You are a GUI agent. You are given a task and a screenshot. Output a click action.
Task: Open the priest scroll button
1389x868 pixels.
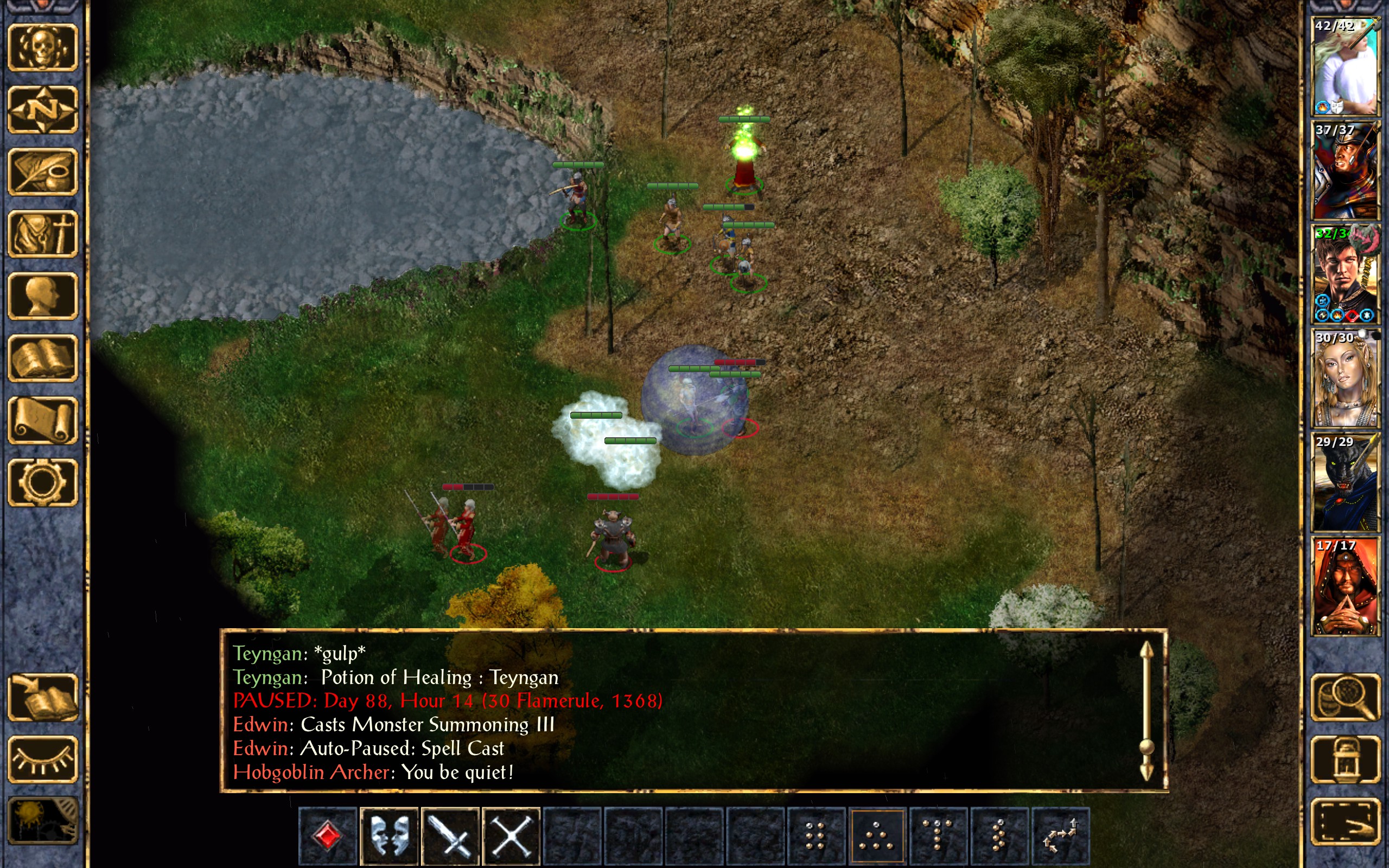pos(42,420)
